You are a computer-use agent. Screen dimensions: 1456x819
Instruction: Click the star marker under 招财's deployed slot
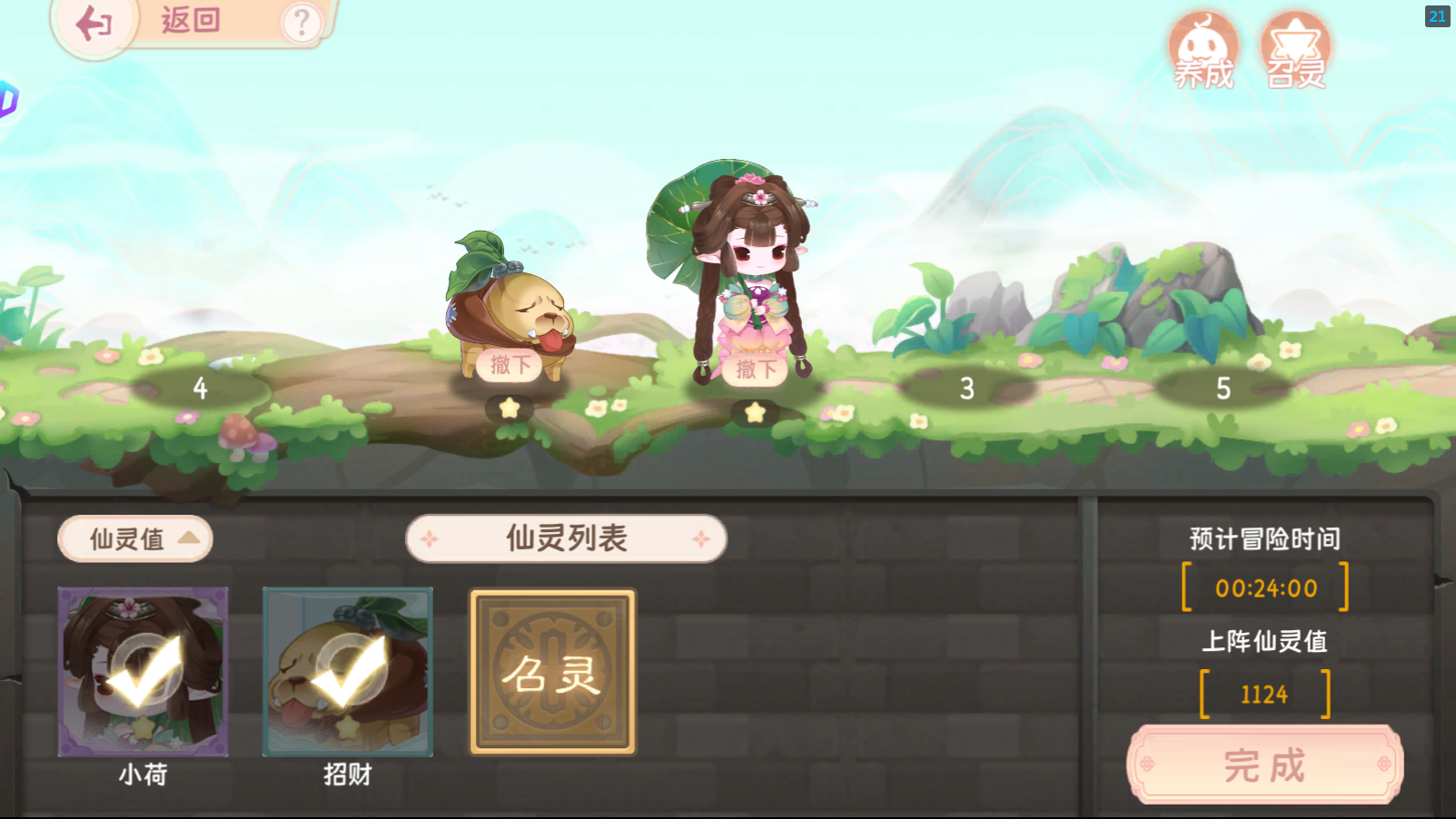[x=509, y=409]
